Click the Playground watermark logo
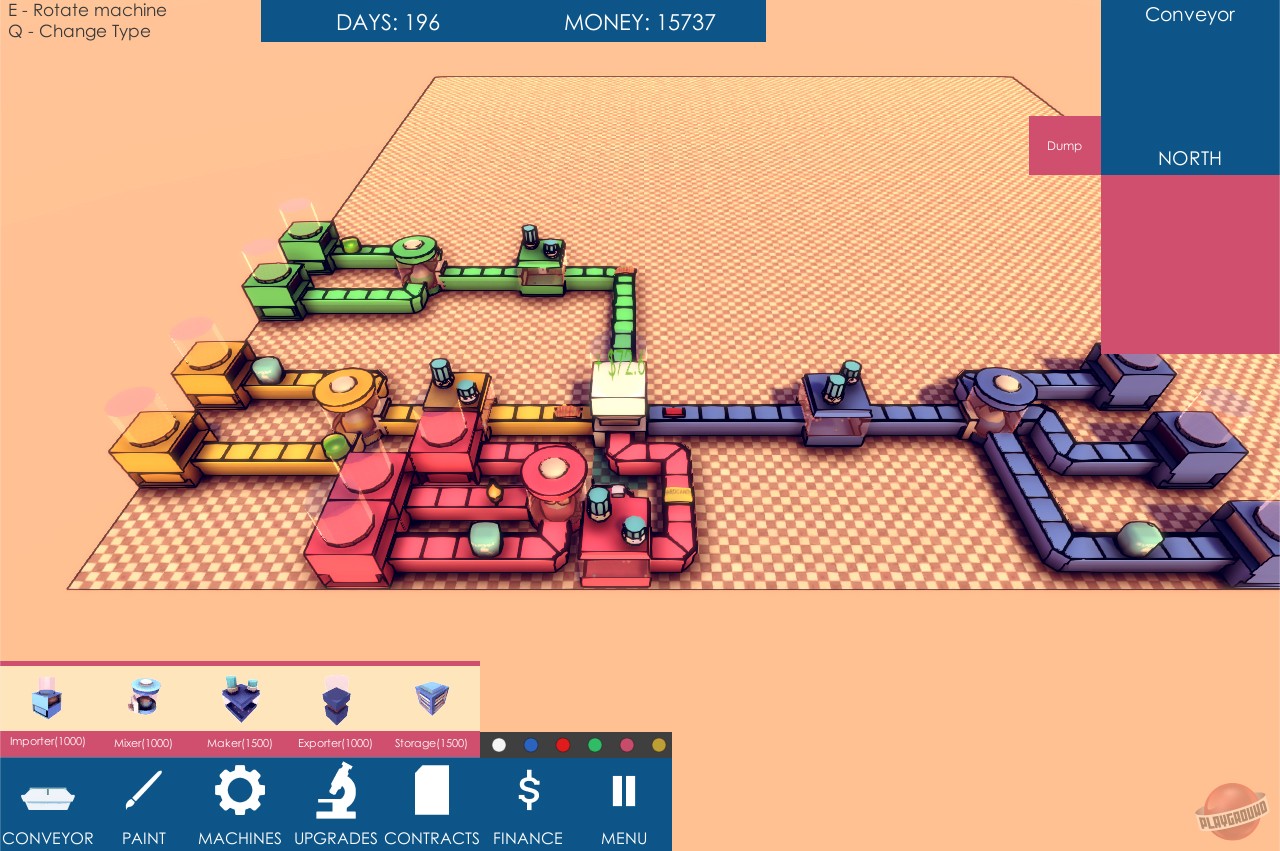Viewport: 1280px width, 851px height. coord(1232,813)
